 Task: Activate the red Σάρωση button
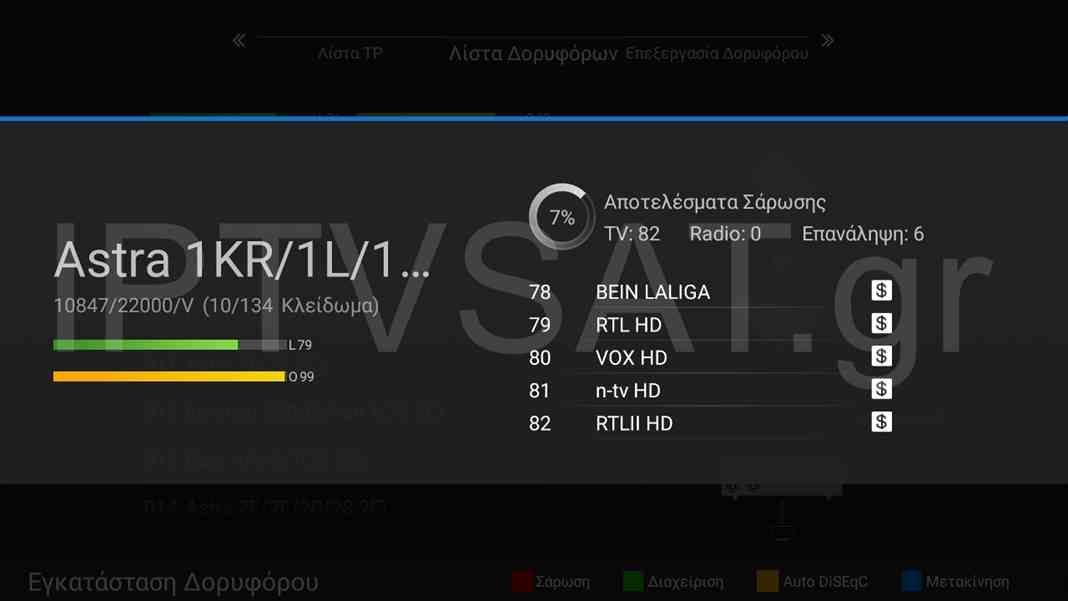coord(551,581)
